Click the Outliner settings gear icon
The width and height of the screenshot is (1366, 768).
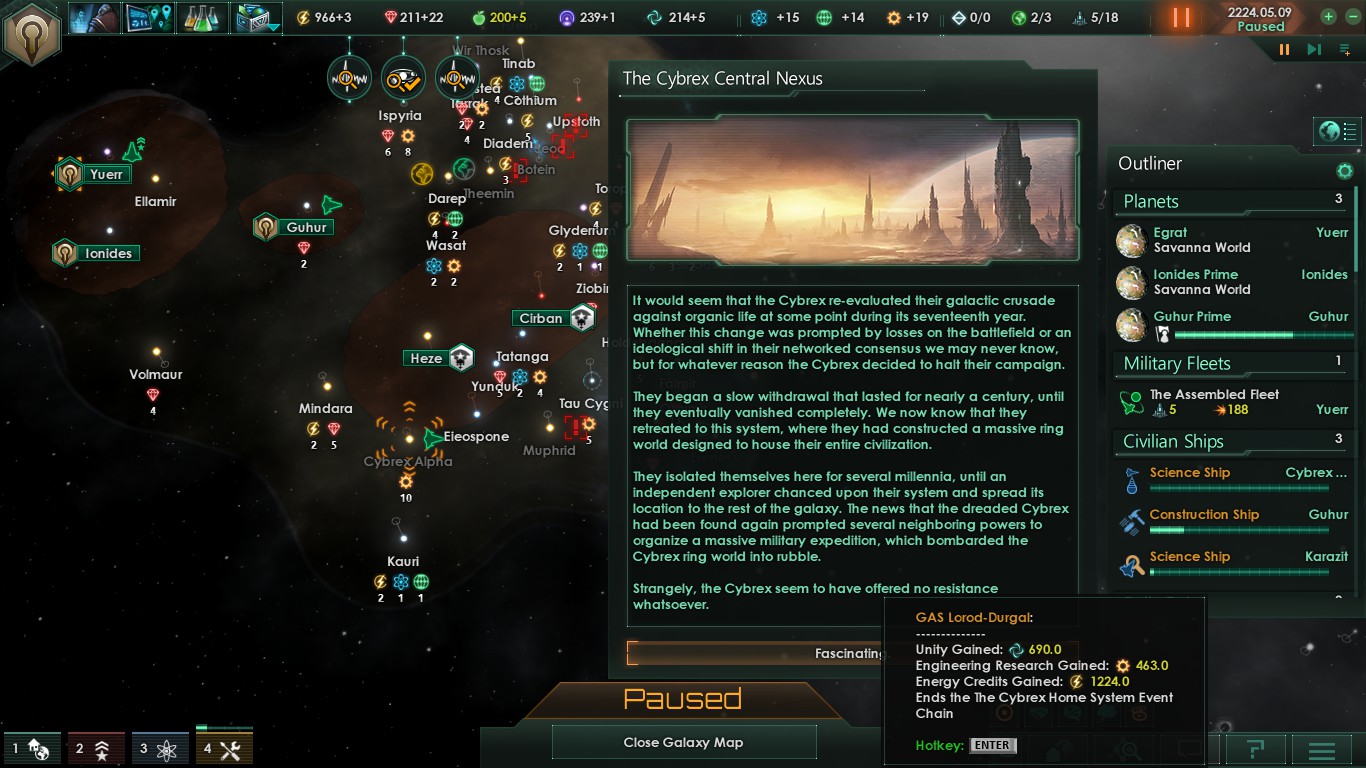(x=1345, y=171)
